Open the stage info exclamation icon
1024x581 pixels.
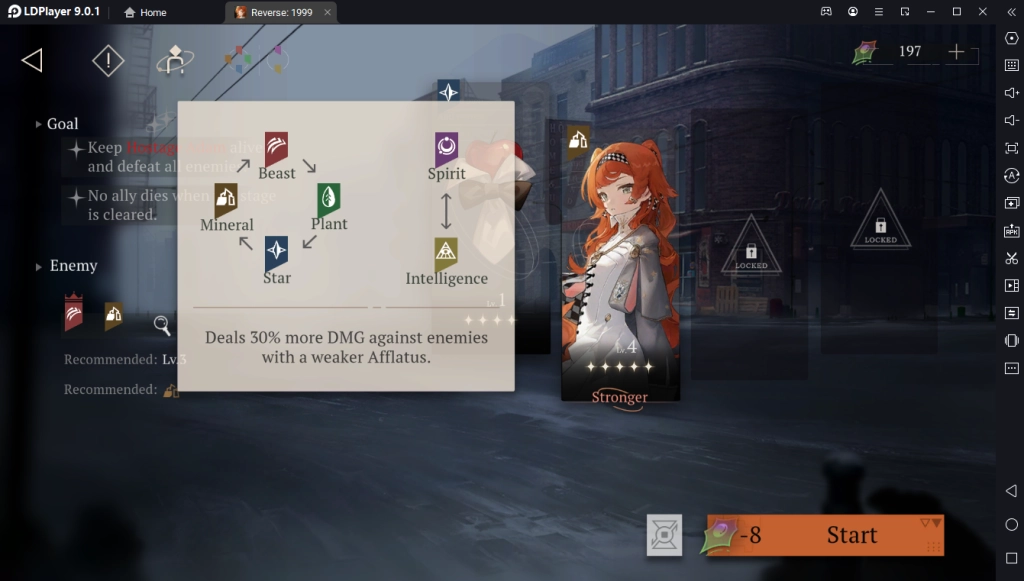108,61
